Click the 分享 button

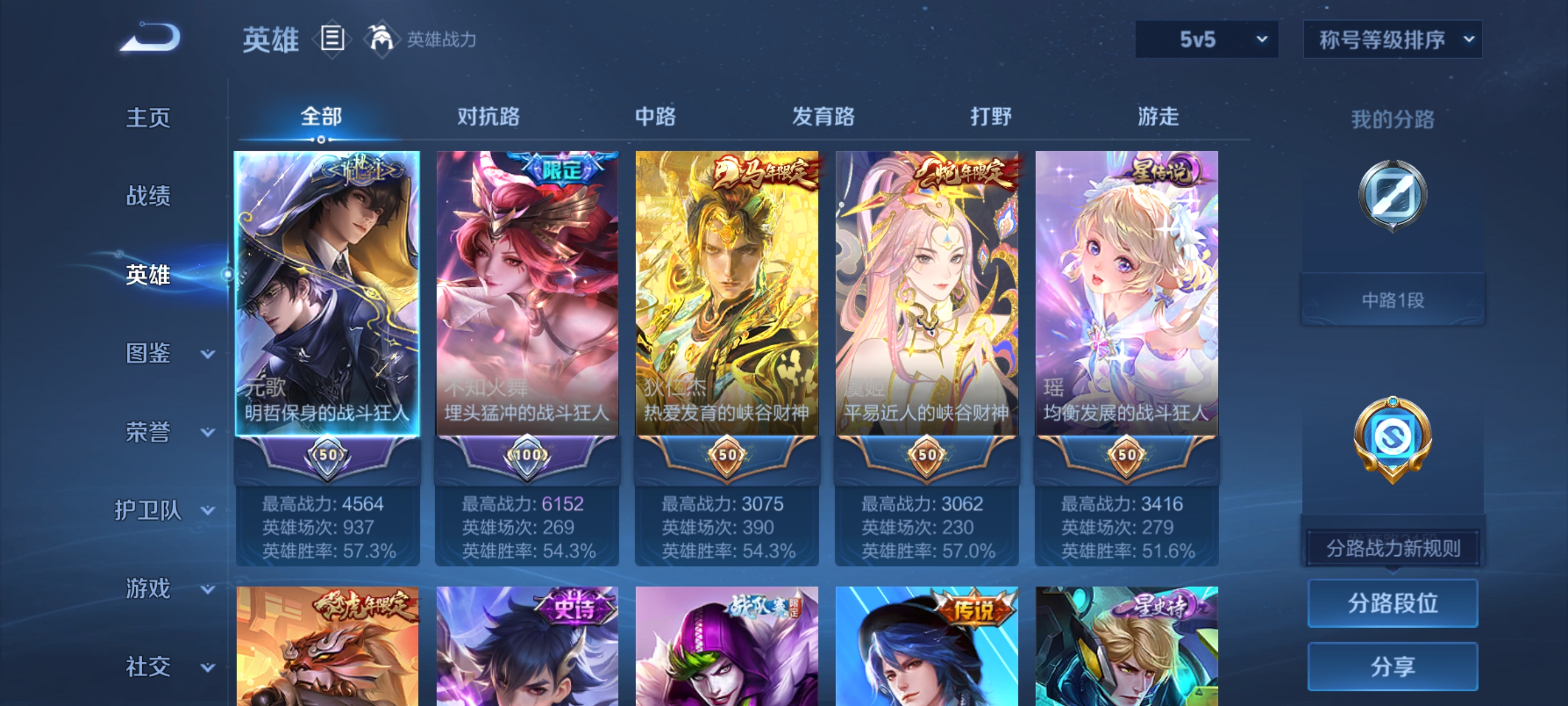pos(1393,666)
